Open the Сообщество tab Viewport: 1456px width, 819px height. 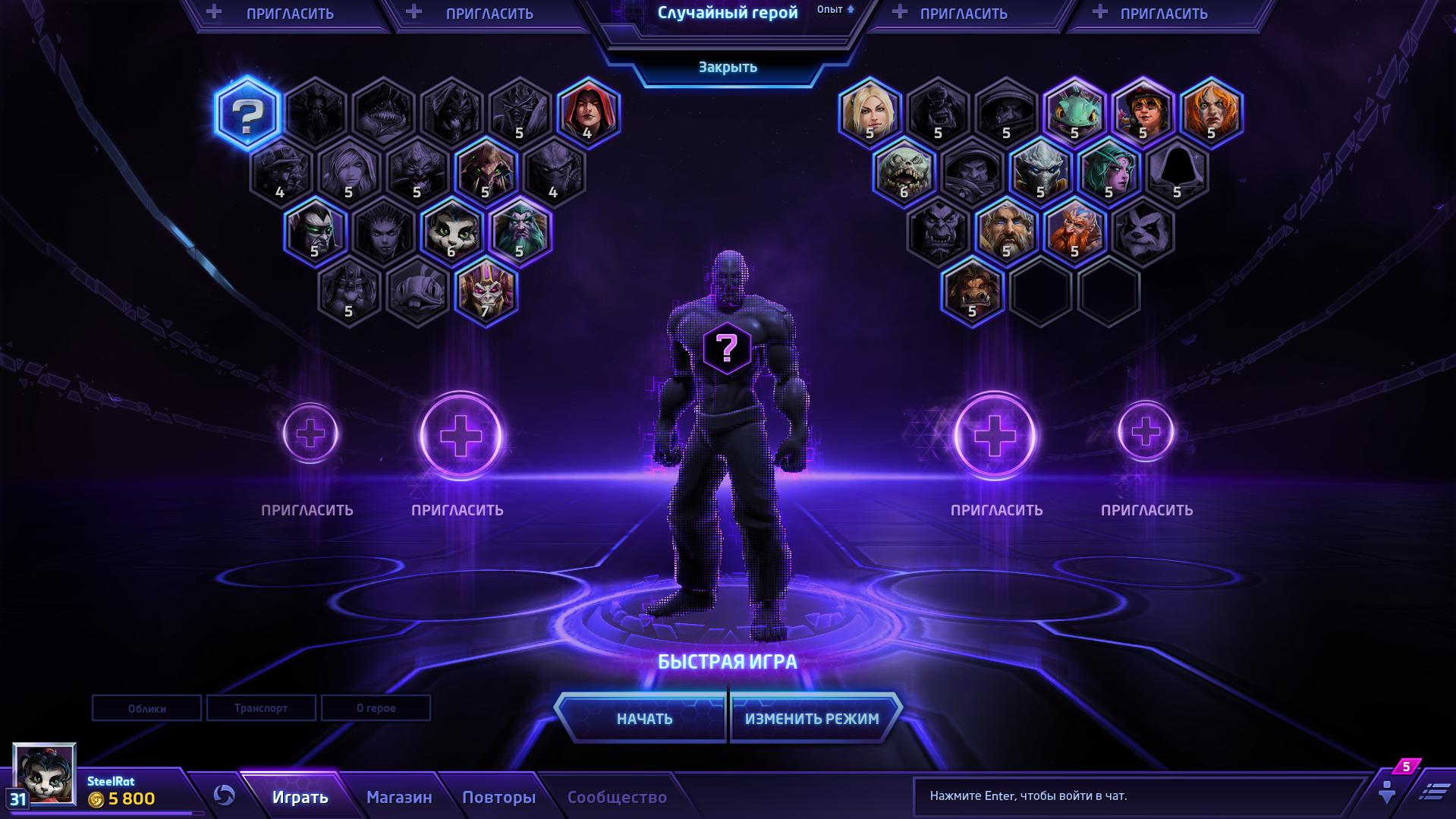click(x=617, y=797)
